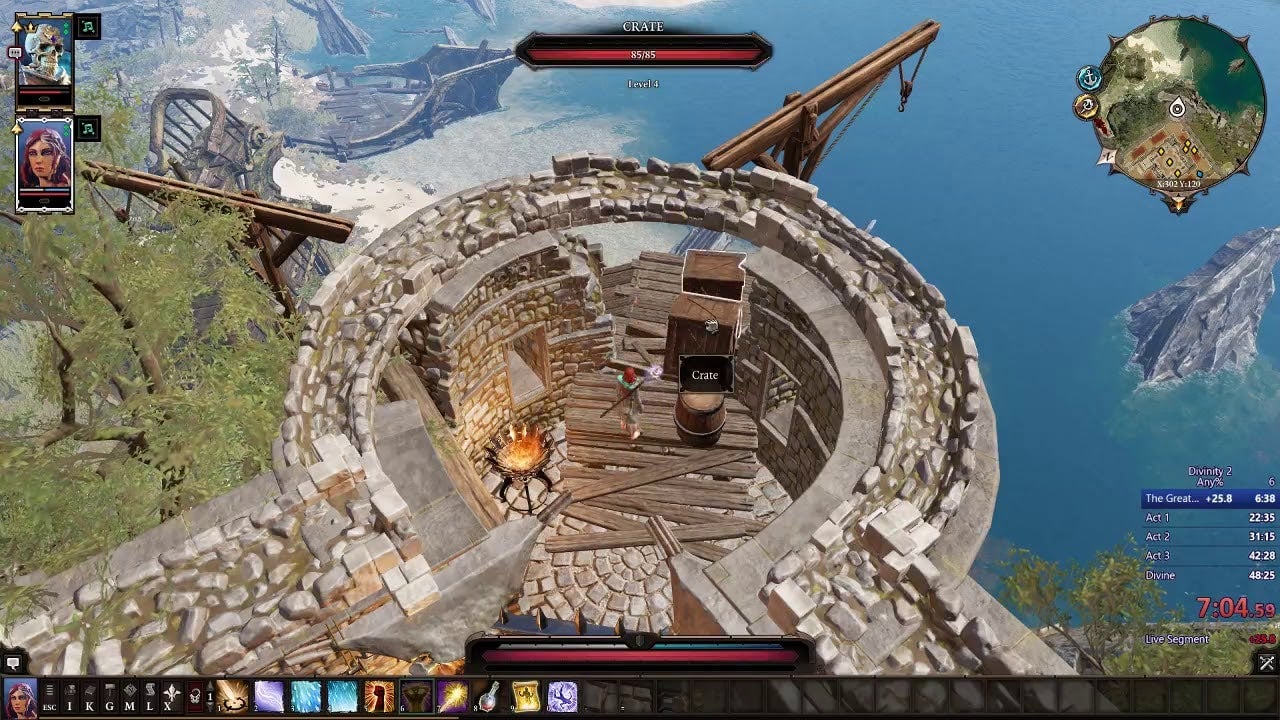This screenshot has height=720, width=1280.
Task: Activate the blue rain skill in hotbar slot 3
Action: [306, 696]
